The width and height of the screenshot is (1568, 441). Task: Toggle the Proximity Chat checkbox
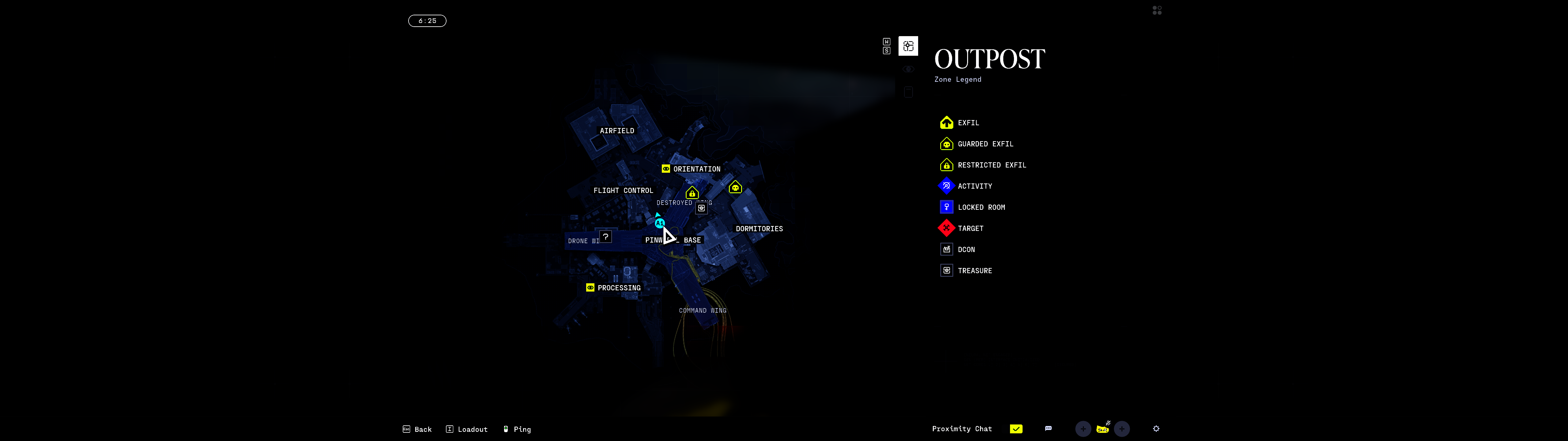tap(1015, 429)
